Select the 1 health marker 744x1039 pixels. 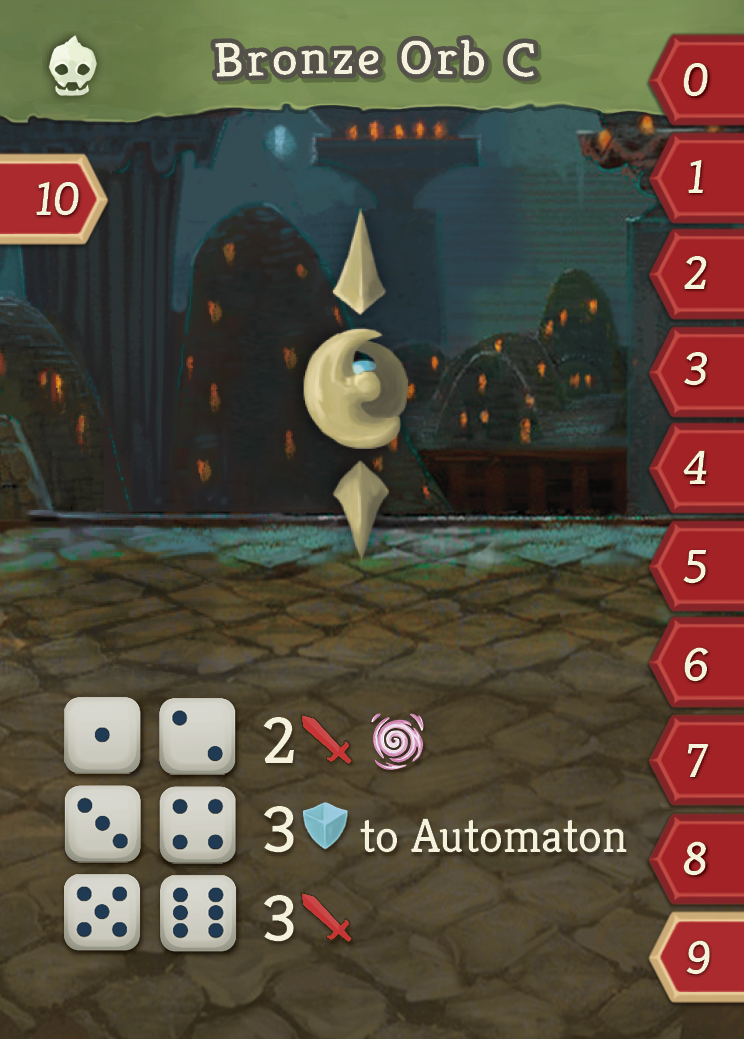(x=697, y=178)
